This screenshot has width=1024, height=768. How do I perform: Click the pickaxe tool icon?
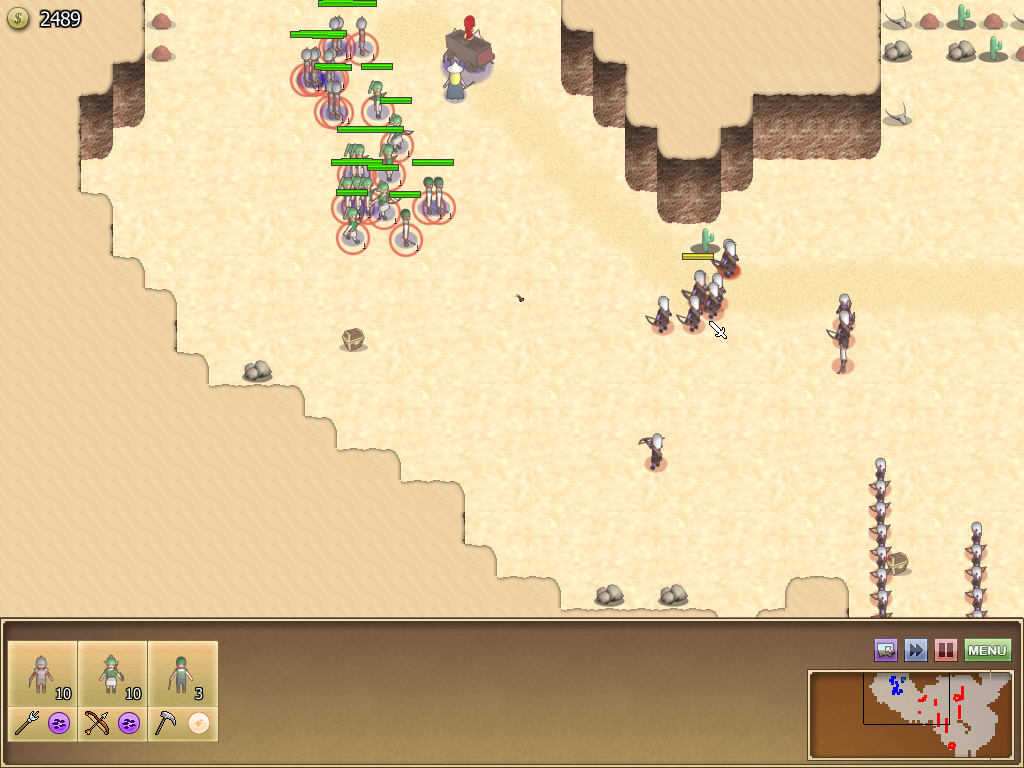(167, 723)
